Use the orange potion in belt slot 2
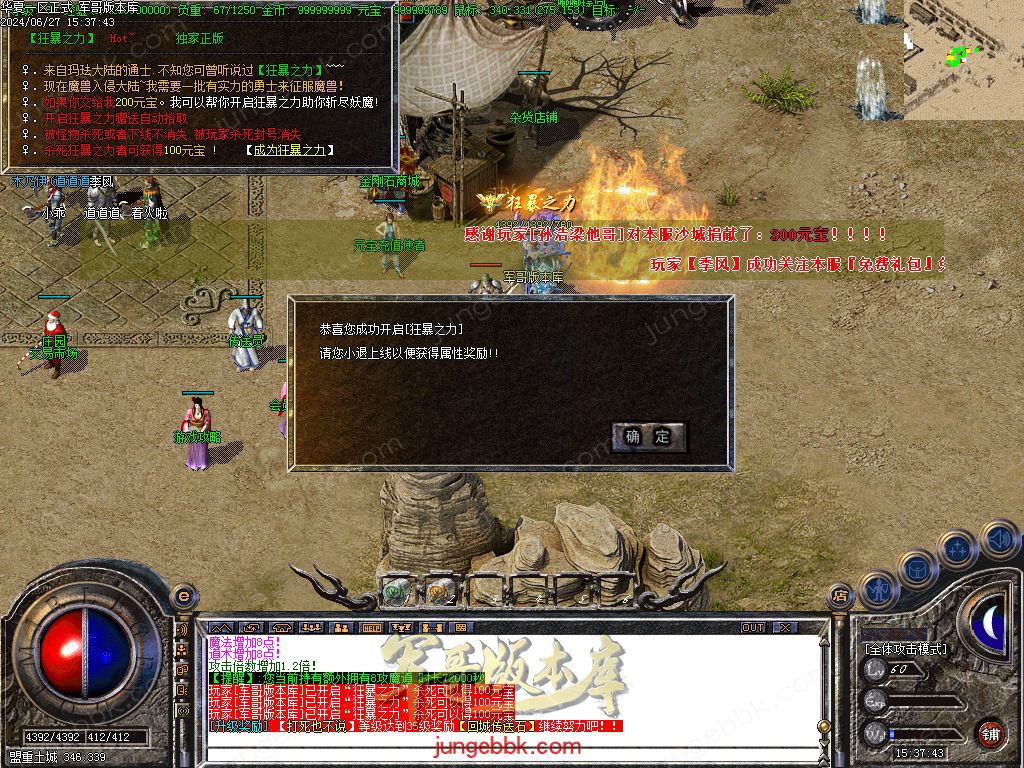This screenshot has height=768, width=1024. click(x=440, y=591)
